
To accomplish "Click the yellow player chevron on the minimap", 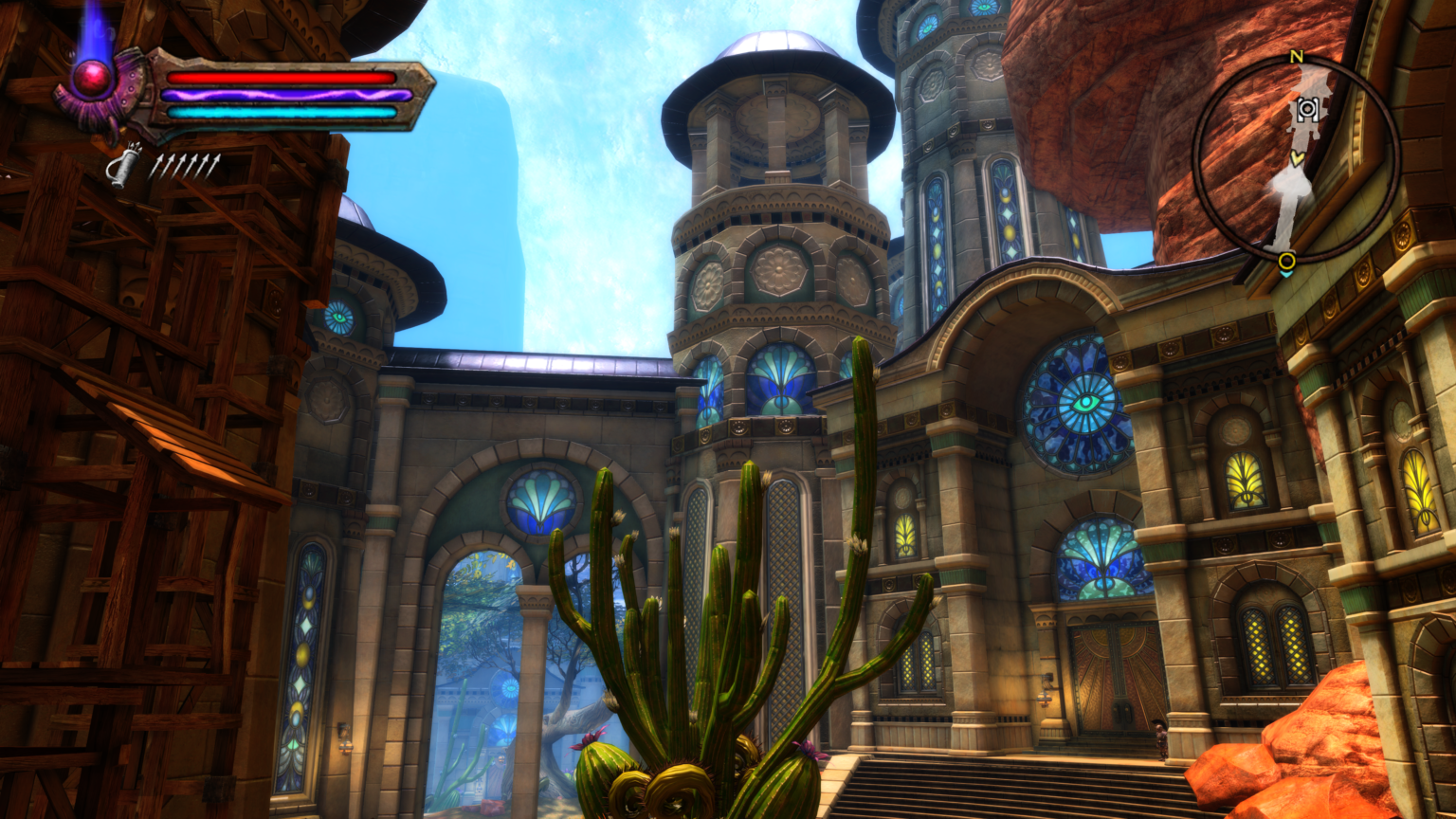I will (x=1297, y=158).
